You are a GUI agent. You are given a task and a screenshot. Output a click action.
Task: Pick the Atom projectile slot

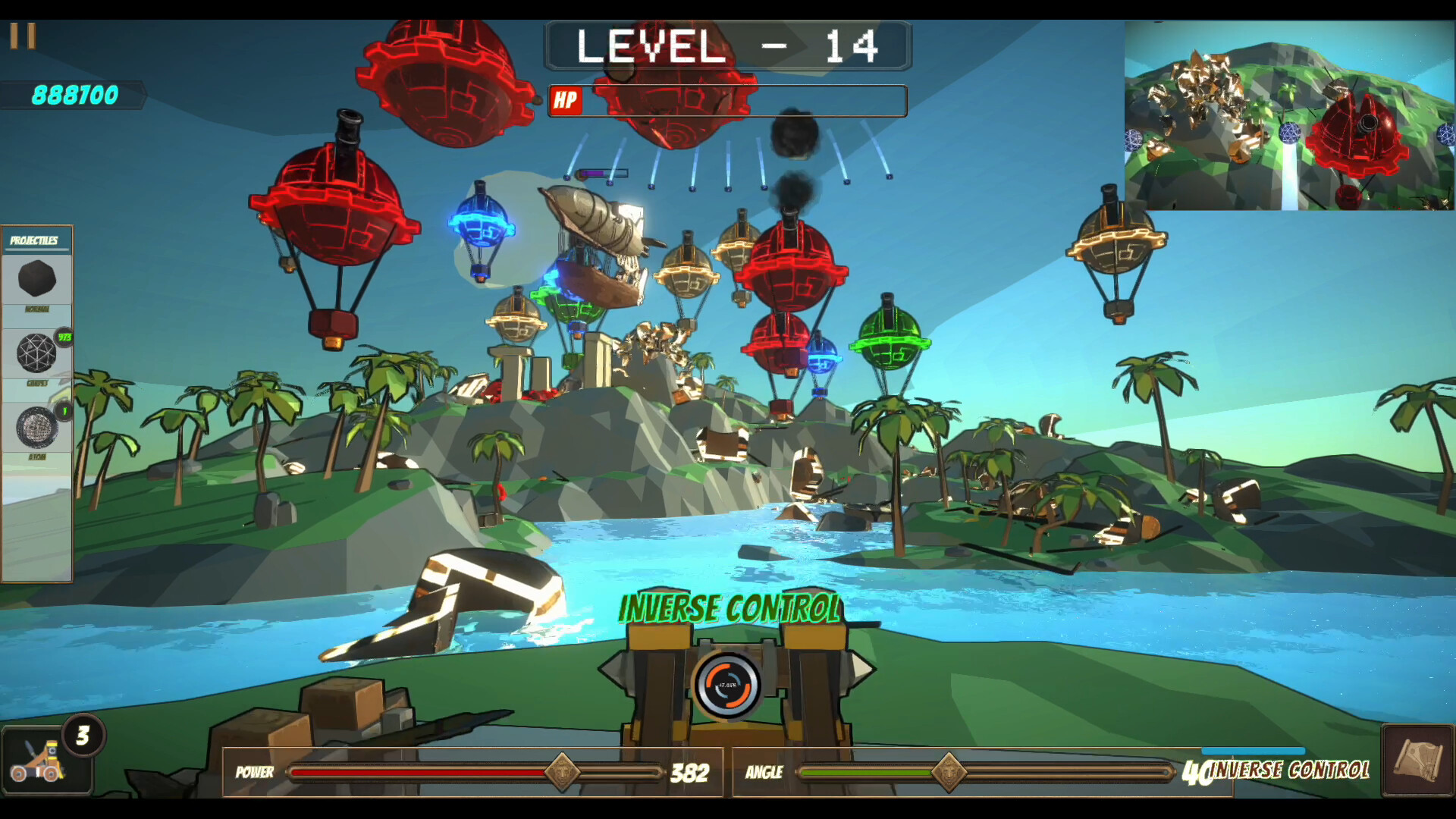point(36,428)
